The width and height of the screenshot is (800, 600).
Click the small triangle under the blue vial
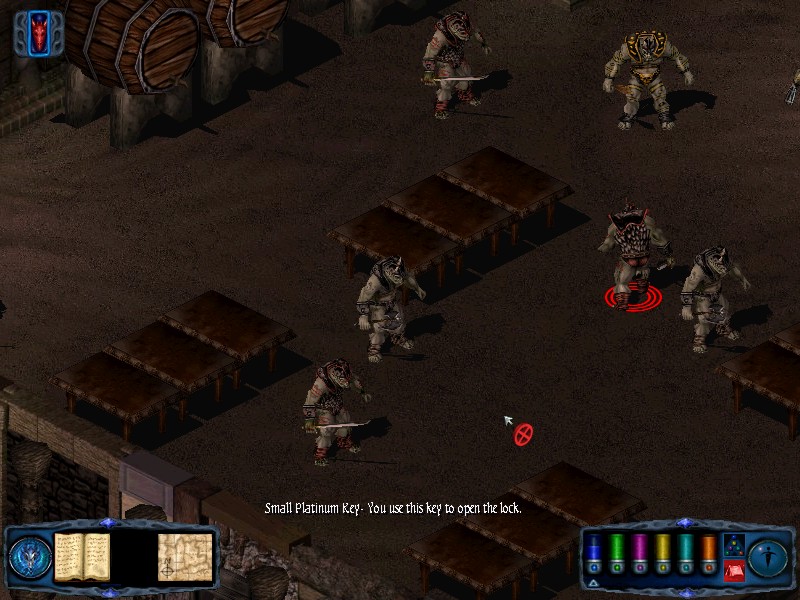click(593, 581)
